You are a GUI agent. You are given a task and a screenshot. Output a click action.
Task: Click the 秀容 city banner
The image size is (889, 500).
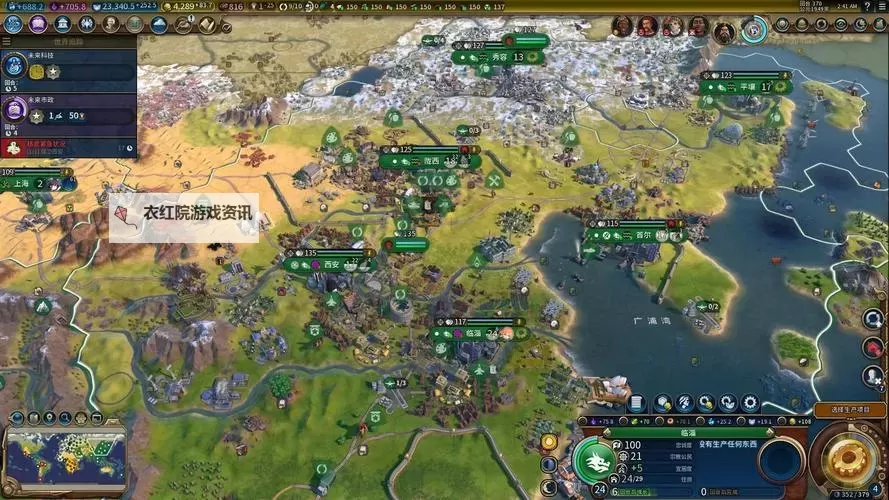pyautogui.click(x=495, y=57)
